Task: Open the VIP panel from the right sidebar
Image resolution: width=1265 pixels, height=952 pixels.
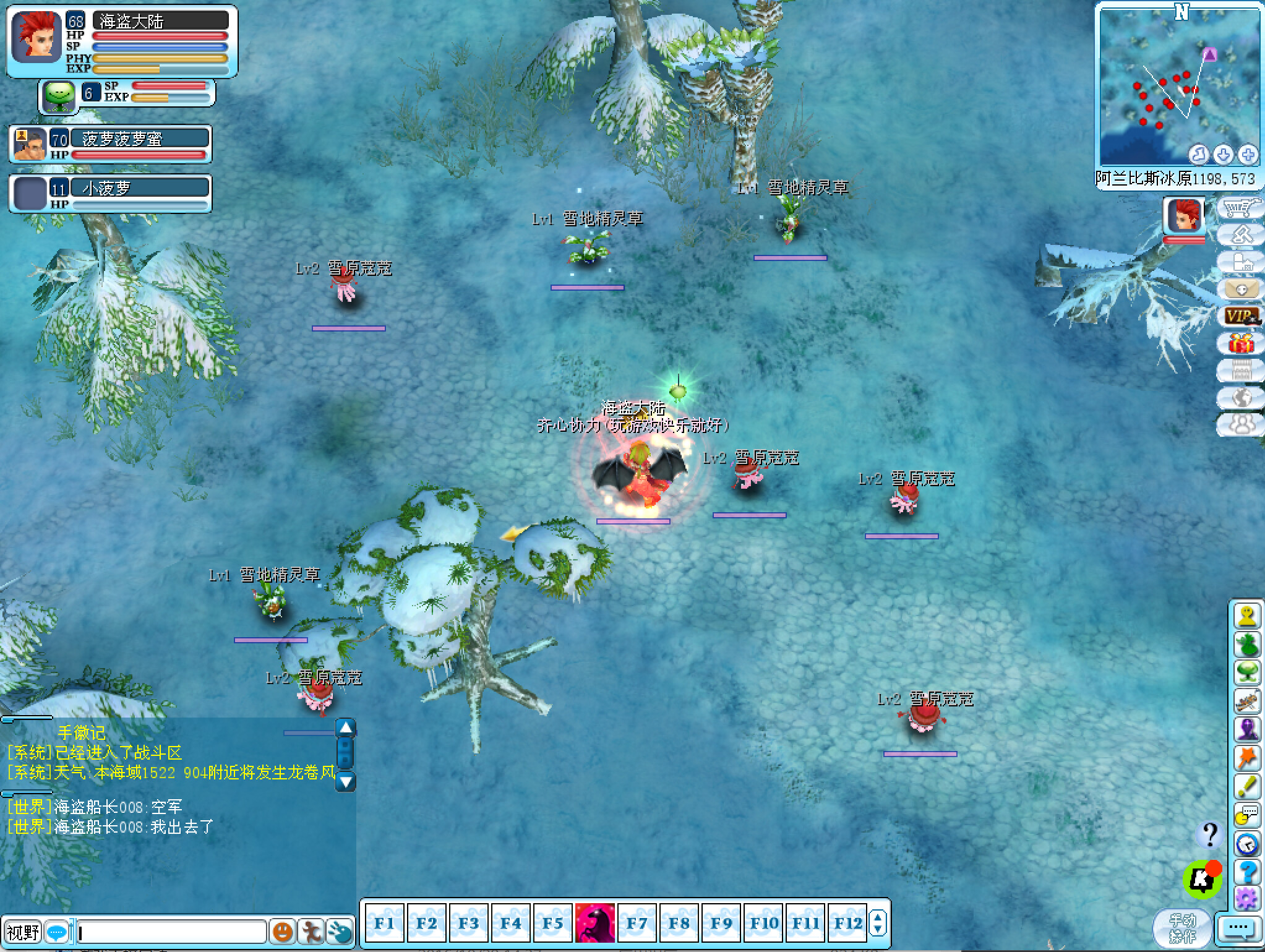Action: [1241, 317]
